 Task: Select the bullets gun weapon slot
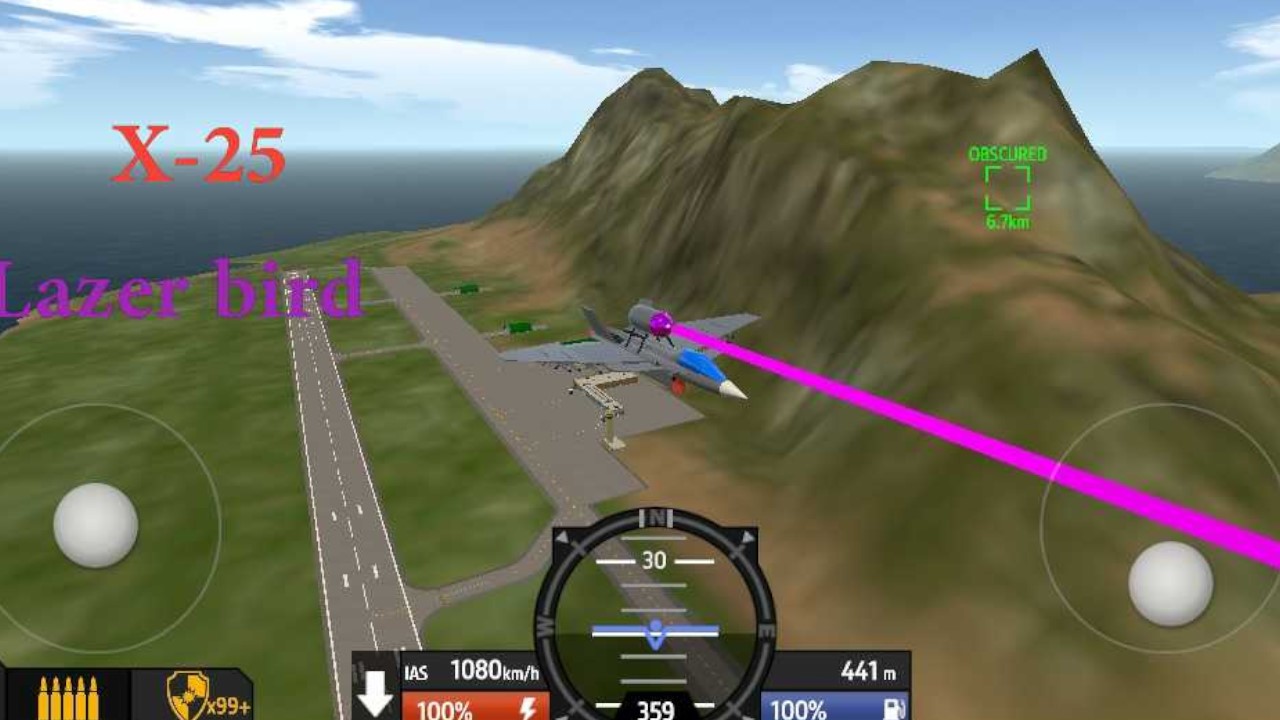pyautogui.click(x=67, y=697)
